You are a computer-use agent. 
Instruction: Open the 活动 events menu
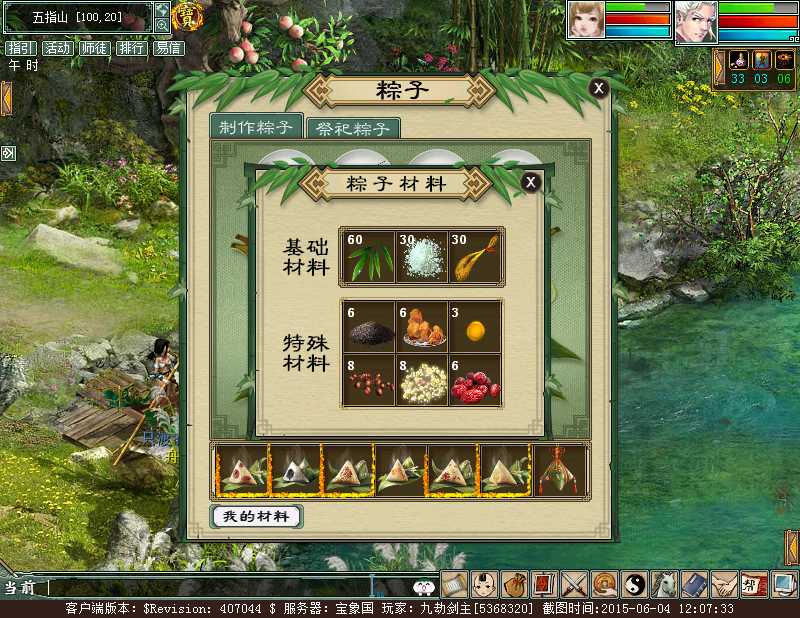tap(57, 48)
